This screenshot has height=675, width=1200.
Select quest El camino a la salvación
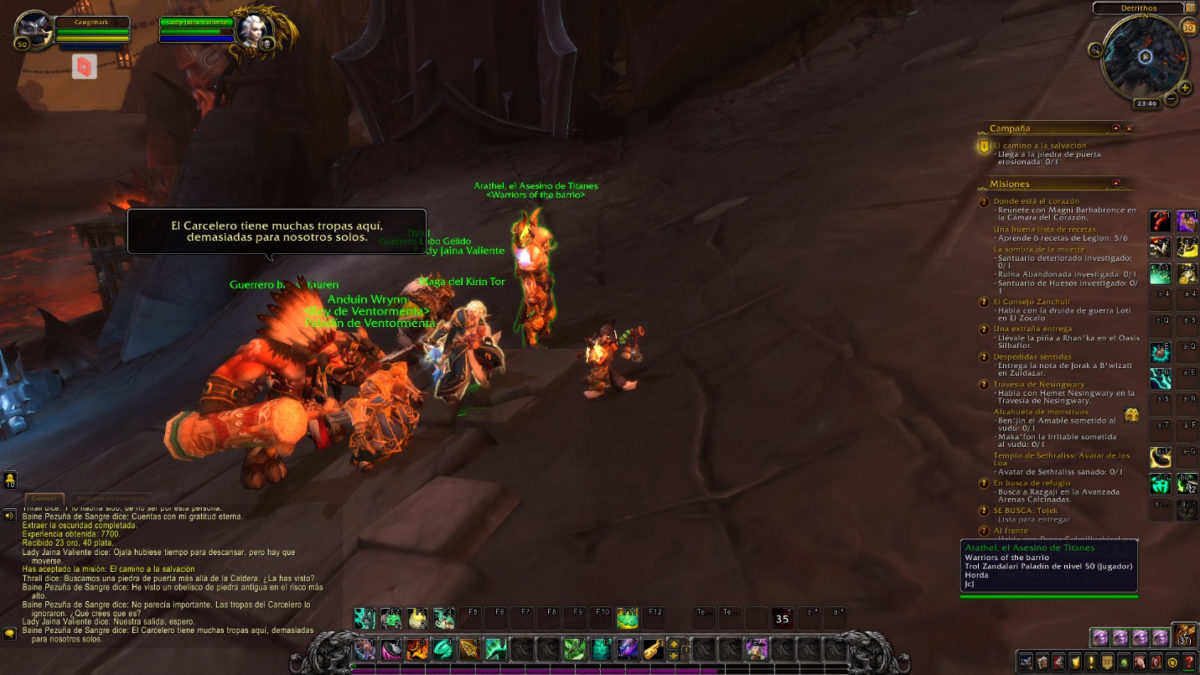tap(1040, 145)
